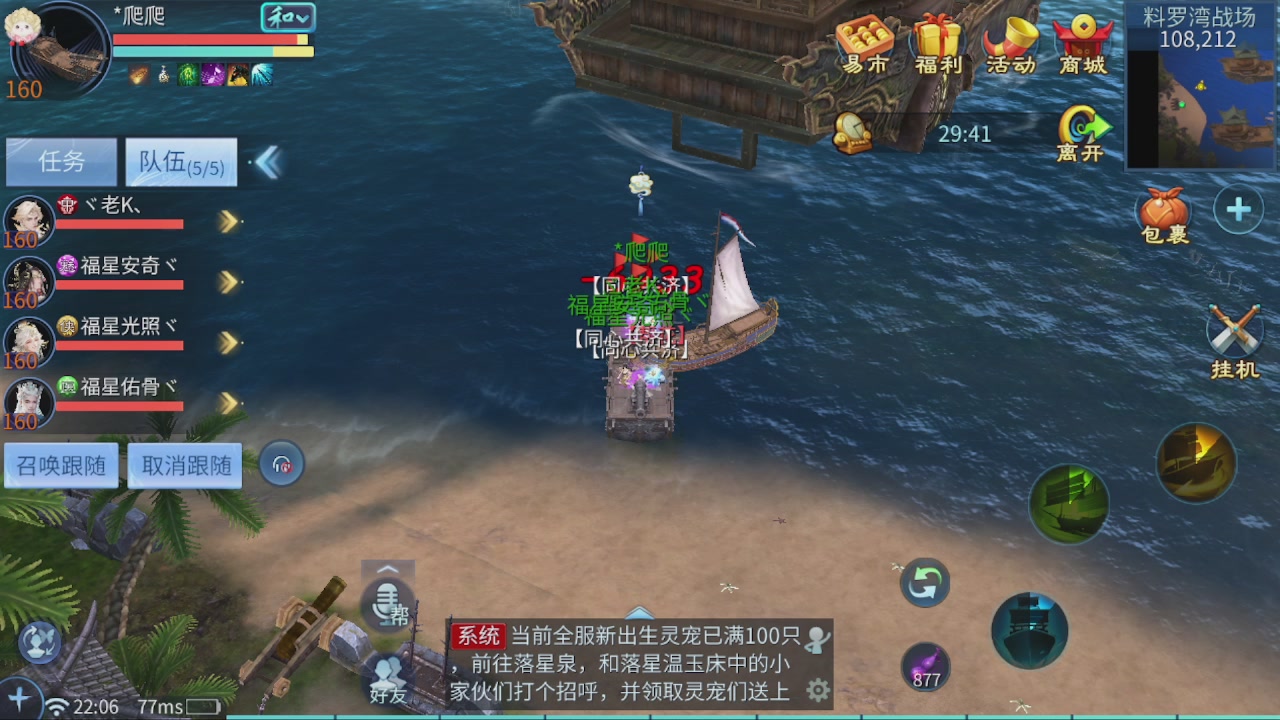Click 福星安奇's red health bar
This screenshot has height=720, width=1280.
point(120,285)
